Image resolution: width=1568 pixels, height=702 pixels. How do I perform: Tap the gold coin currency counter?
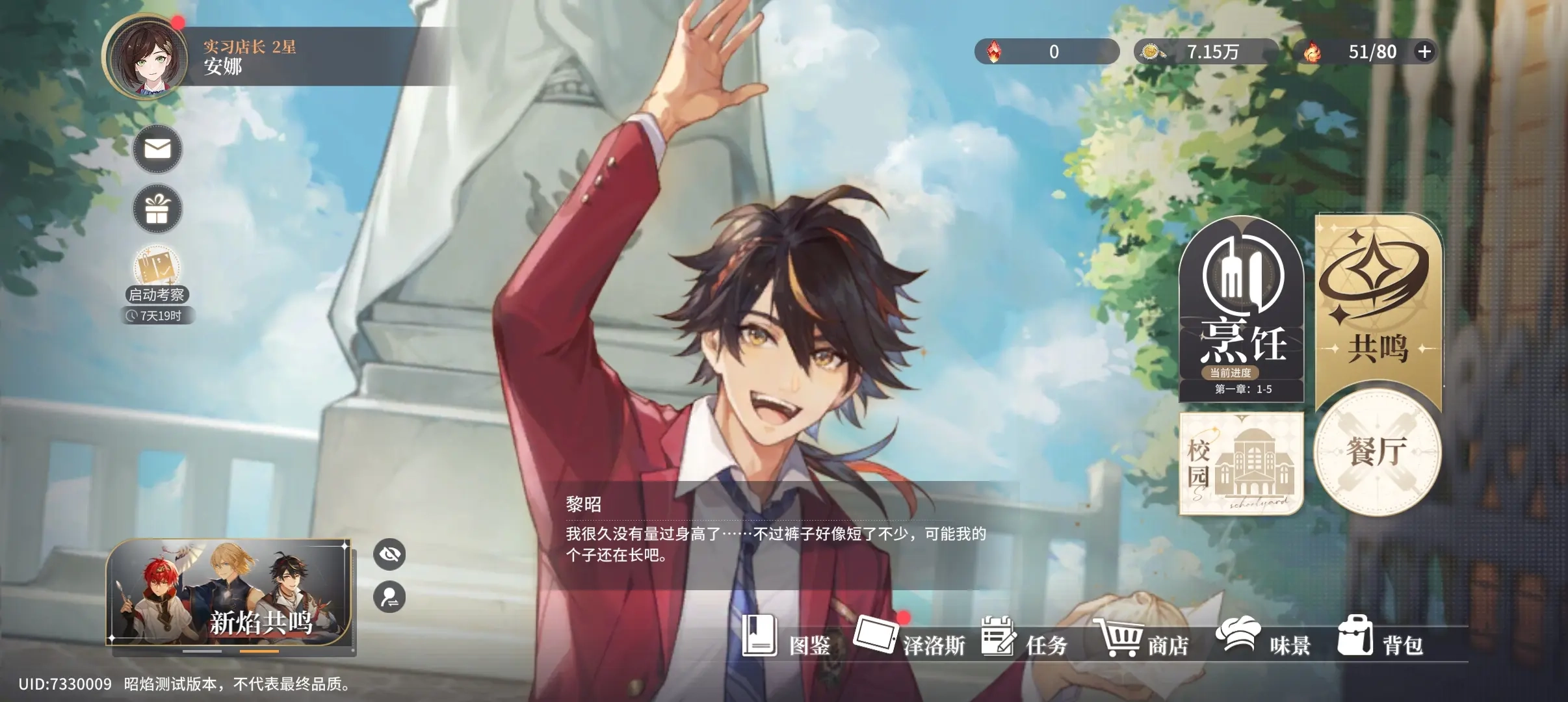click(x=1205, y=52)
